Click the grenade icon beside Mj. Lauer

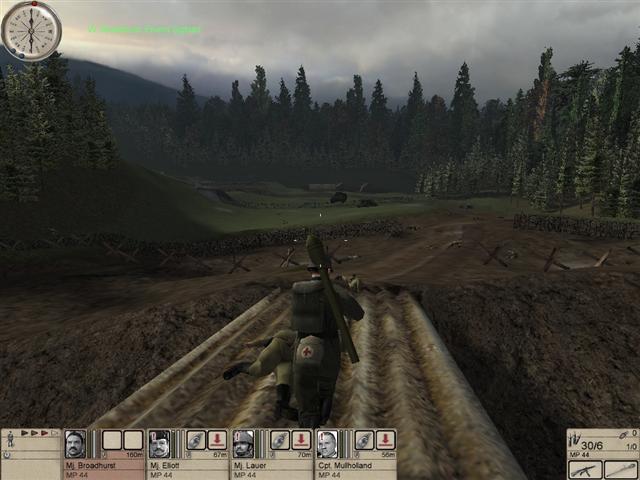point(279,440)
